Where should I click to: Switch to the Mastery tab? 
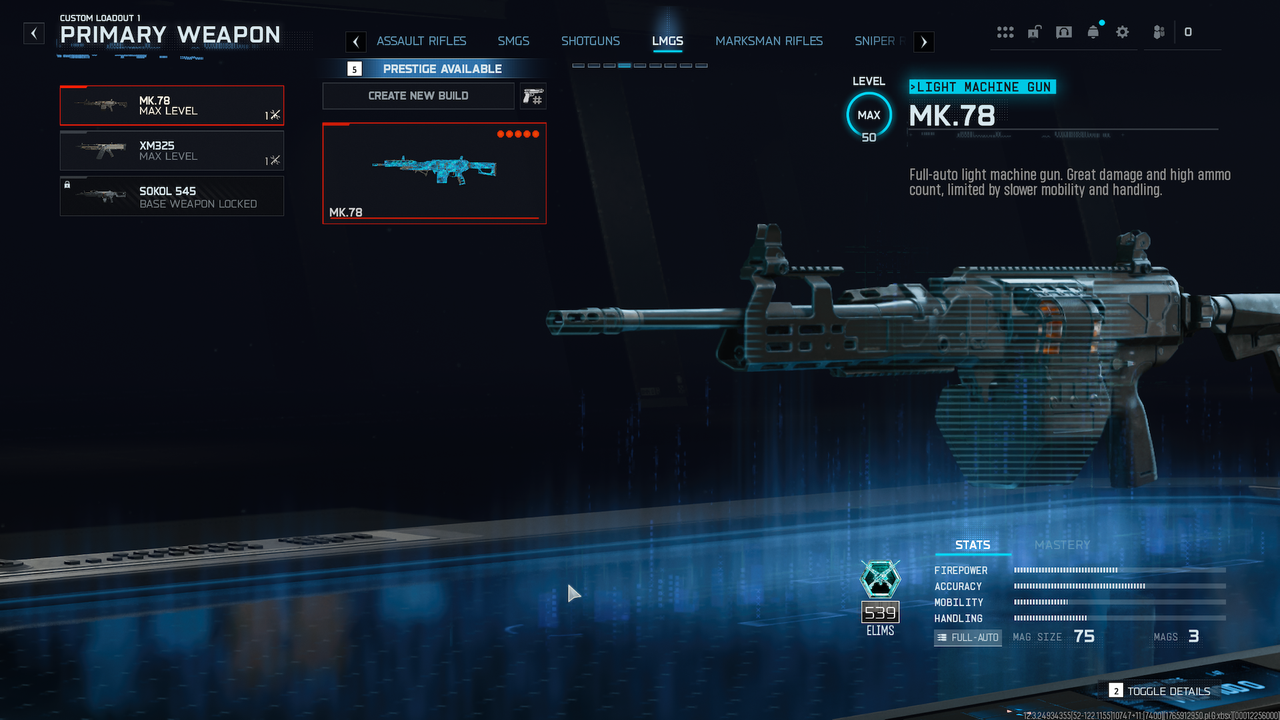point(1062,545)
